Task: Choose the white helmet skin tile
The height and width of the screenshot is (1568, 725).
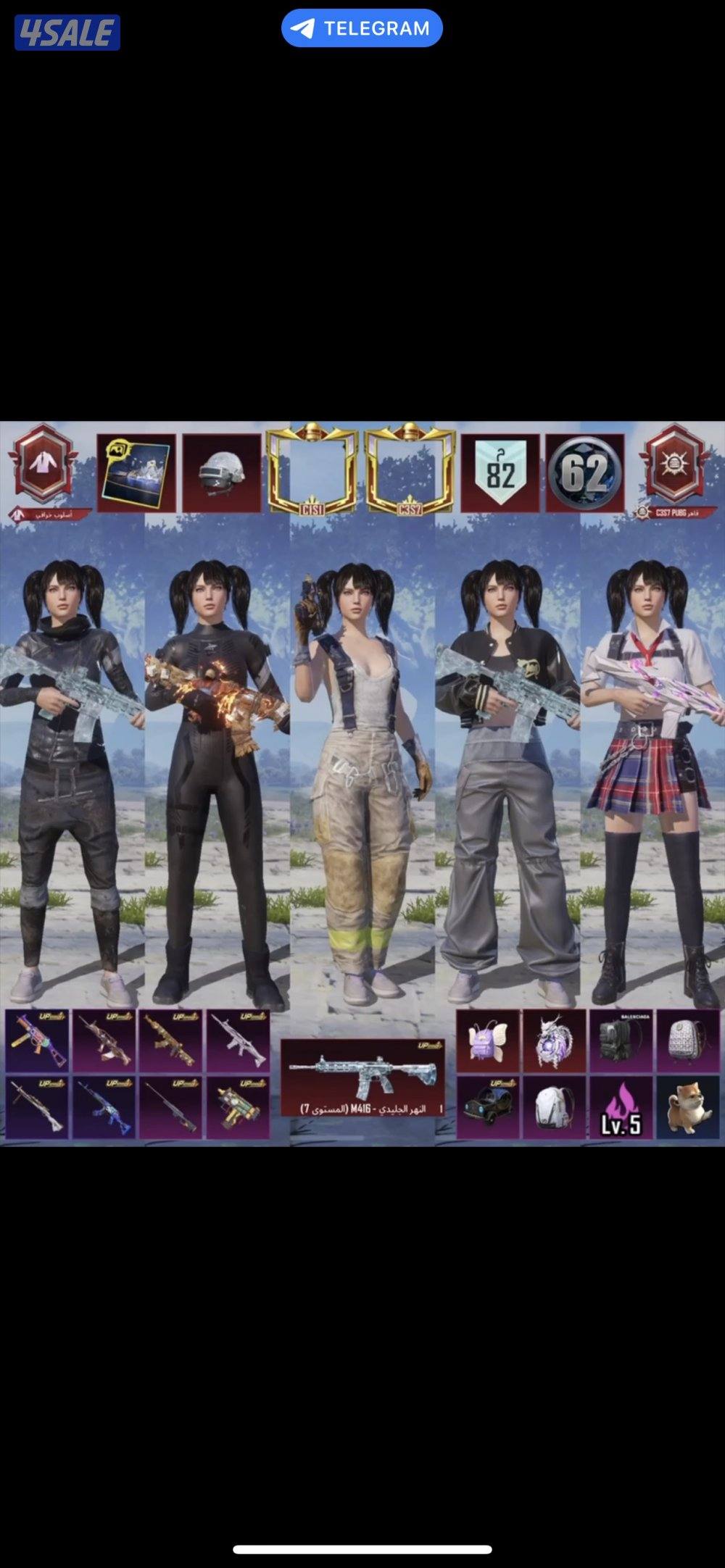Action: tap(221, 473)
